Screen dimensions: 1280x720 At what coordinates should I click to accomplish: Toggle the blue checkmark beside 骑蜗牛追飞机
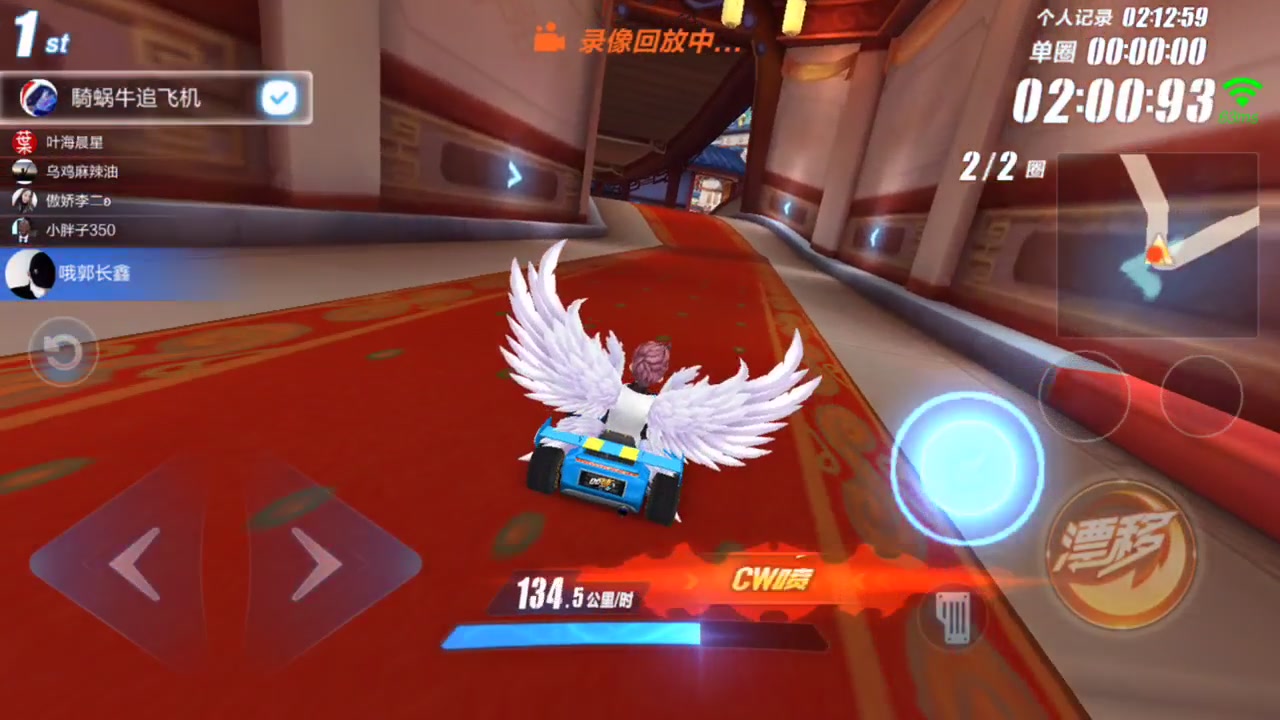[x=279, y=97]
